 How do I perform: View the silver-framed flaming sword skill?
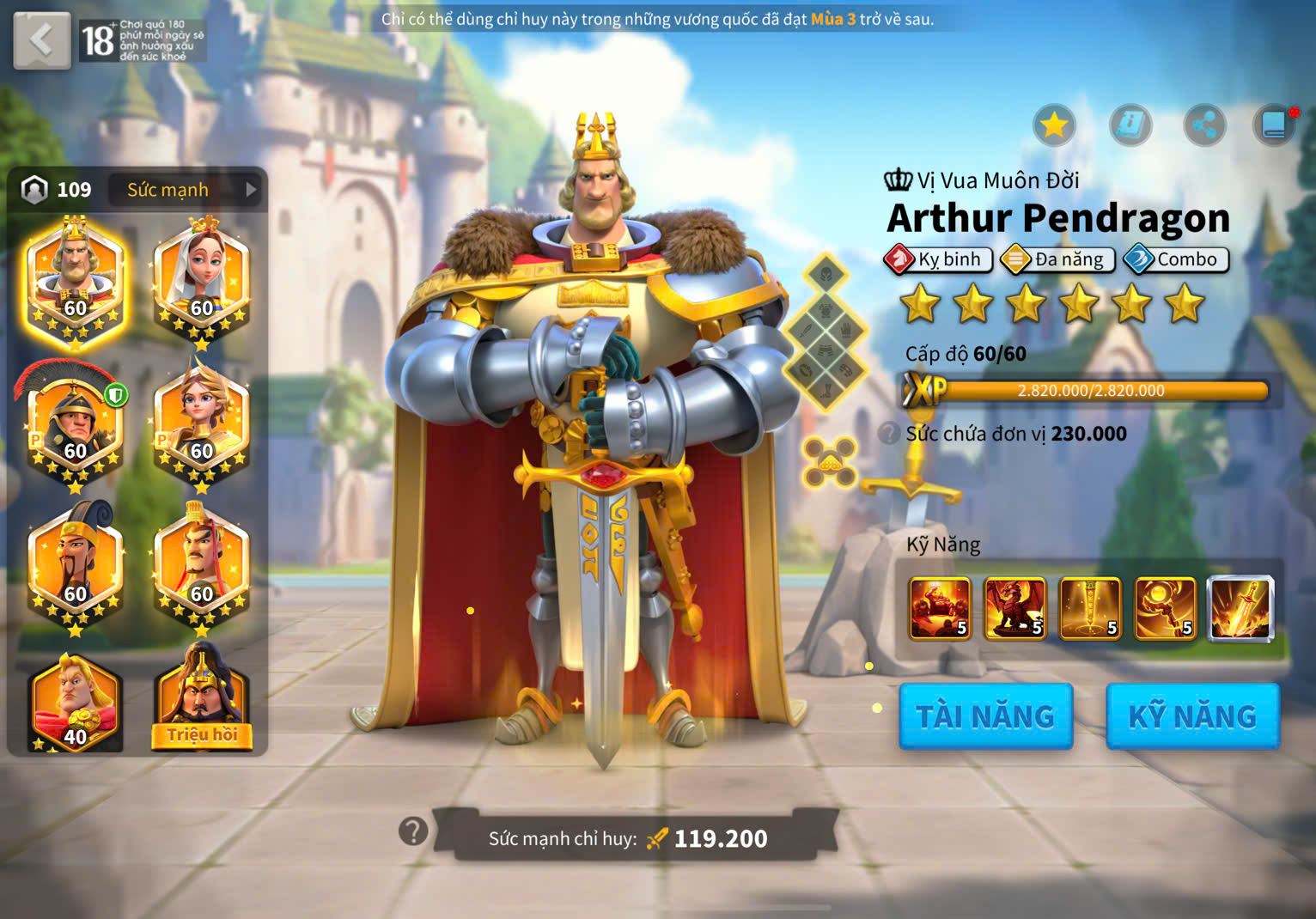pos(1240,609)
